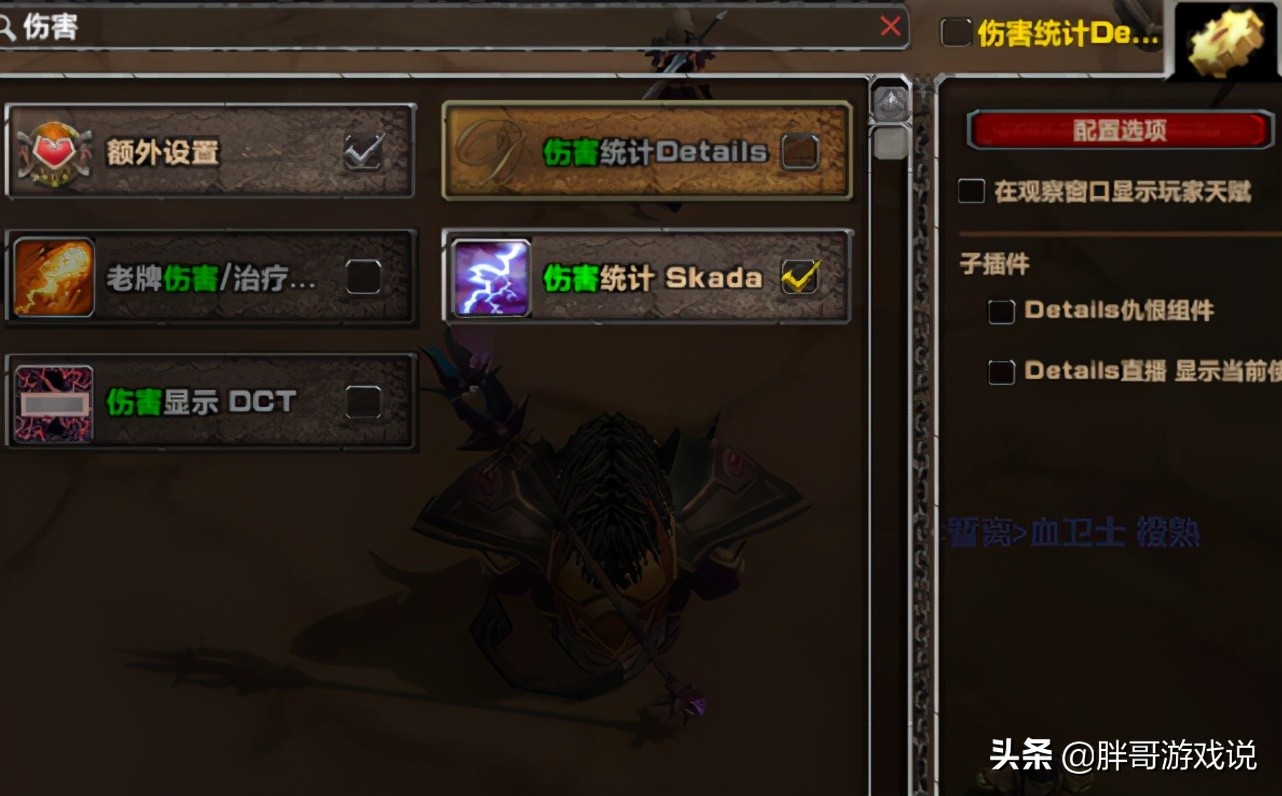Click the Details "D" logo icon
This screenshot has height=796, width=1282.
coord(490,152)
